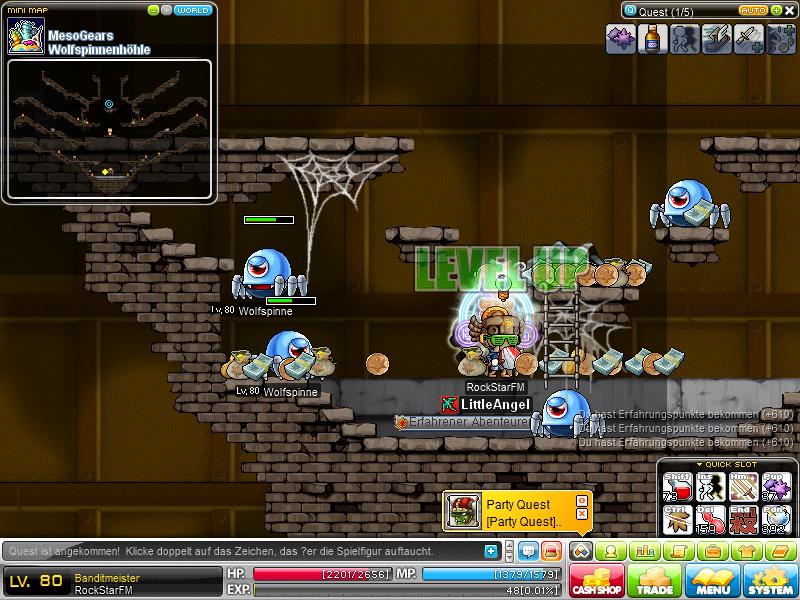
Task: Open the Party Quest notification goblin icon
Action: click(x=461, y=512)
